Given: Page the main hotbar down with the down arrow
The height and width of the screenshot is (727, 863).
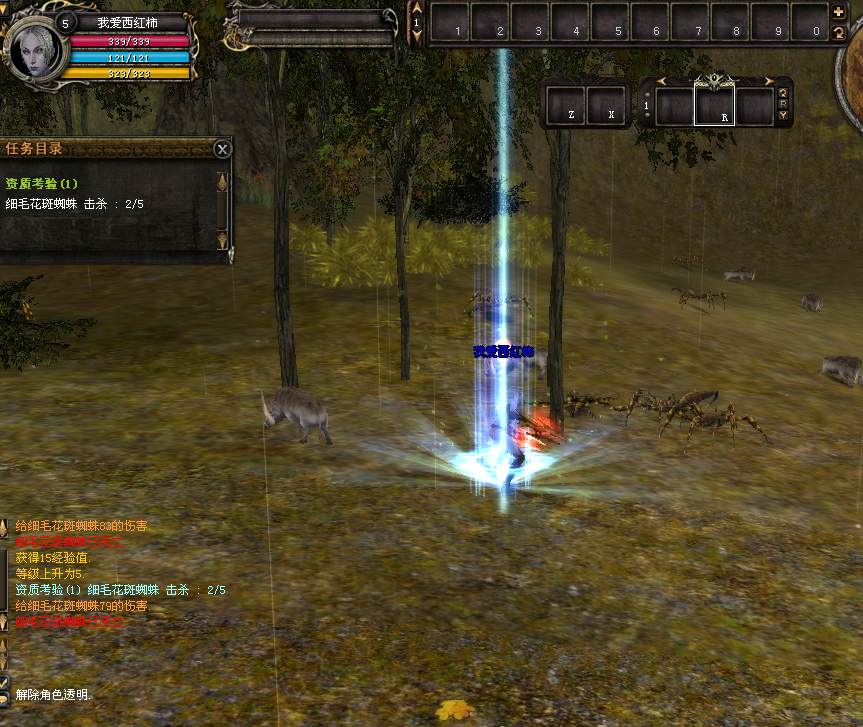Looking at the screenshot, I should pyautogui.click(x=417, y=36).
